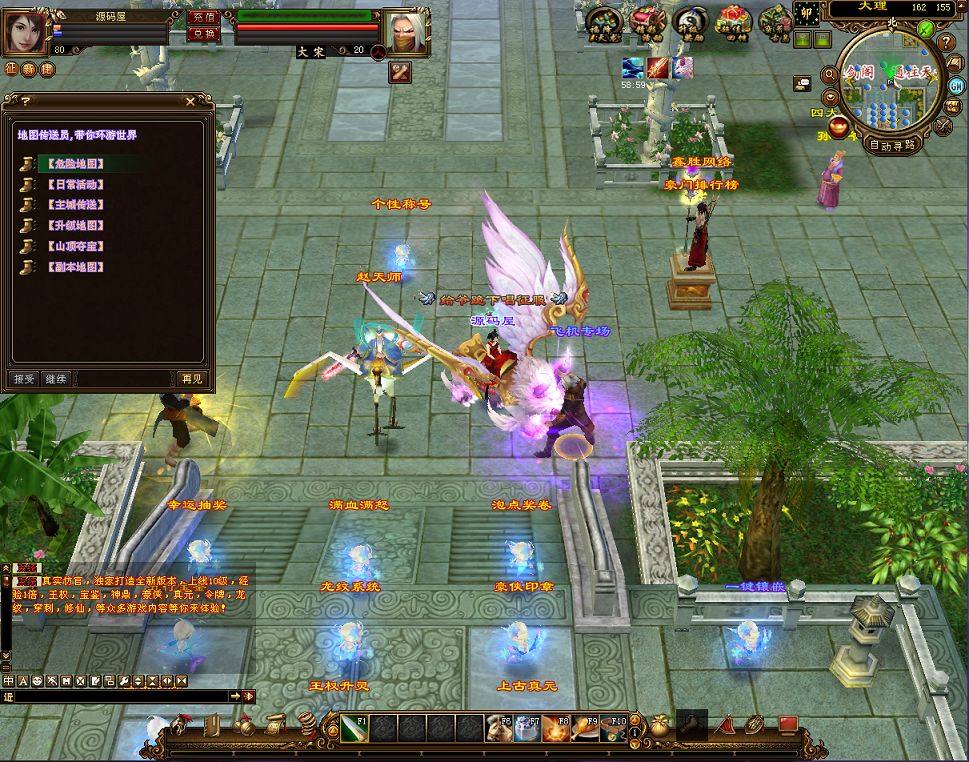Choose the 日常活动 dialogue entry
This screenshot has height=762, width=969.
point(75,184)
